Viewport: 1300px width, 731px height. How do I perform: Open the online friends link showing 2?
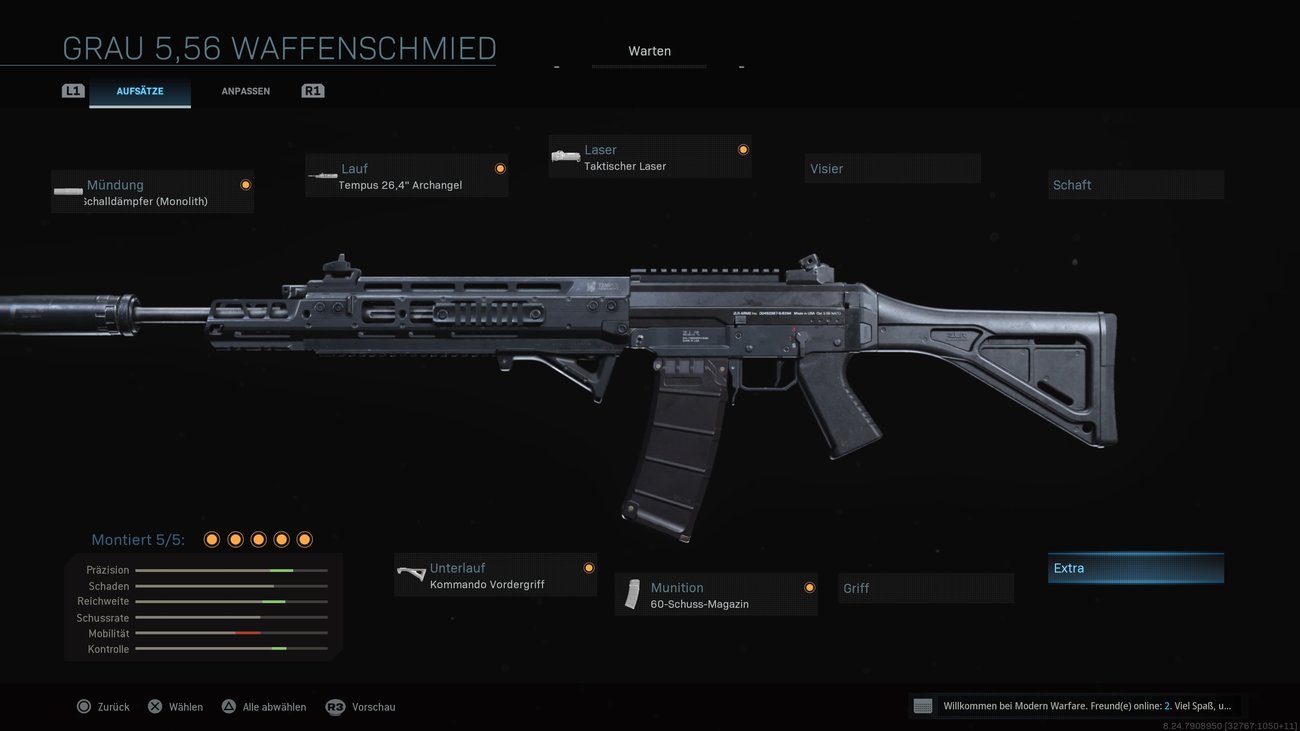[x=1167, y=705]
